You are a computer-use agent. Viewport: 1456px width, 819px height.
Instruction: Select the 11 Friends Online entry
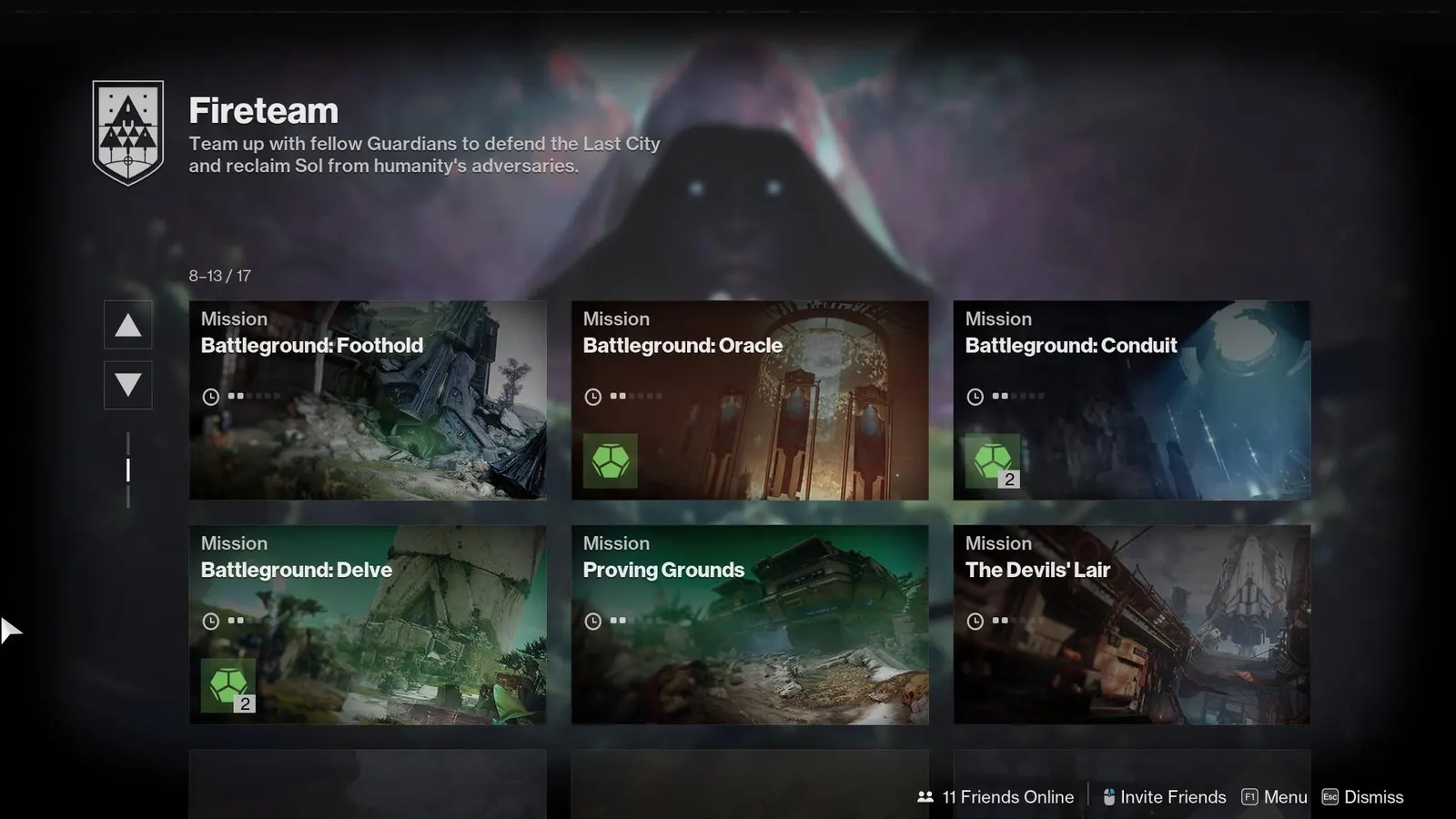(x=1006, y=796)
